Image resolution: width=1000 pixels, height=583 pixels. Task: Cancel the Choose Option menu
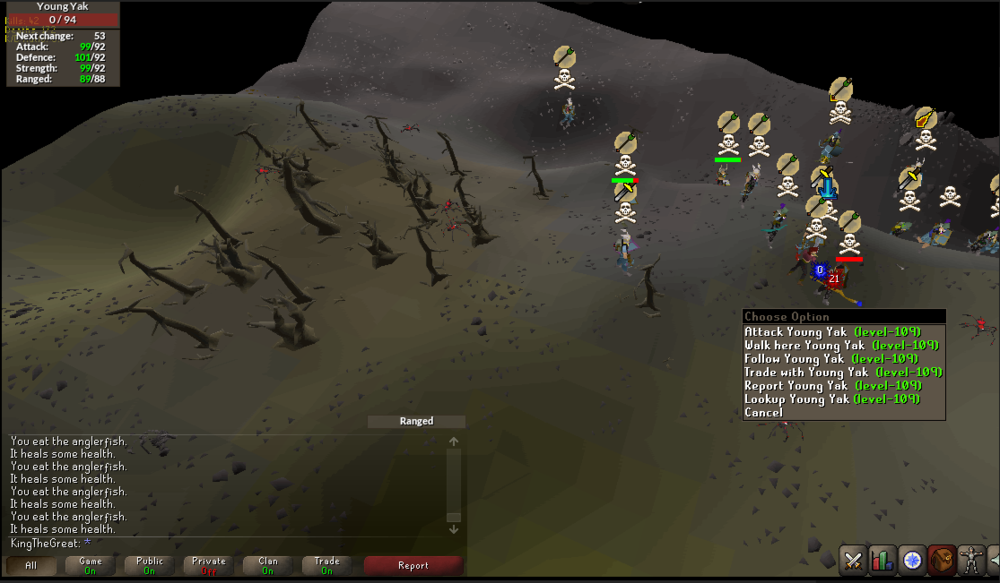click(x=764, y=412)
